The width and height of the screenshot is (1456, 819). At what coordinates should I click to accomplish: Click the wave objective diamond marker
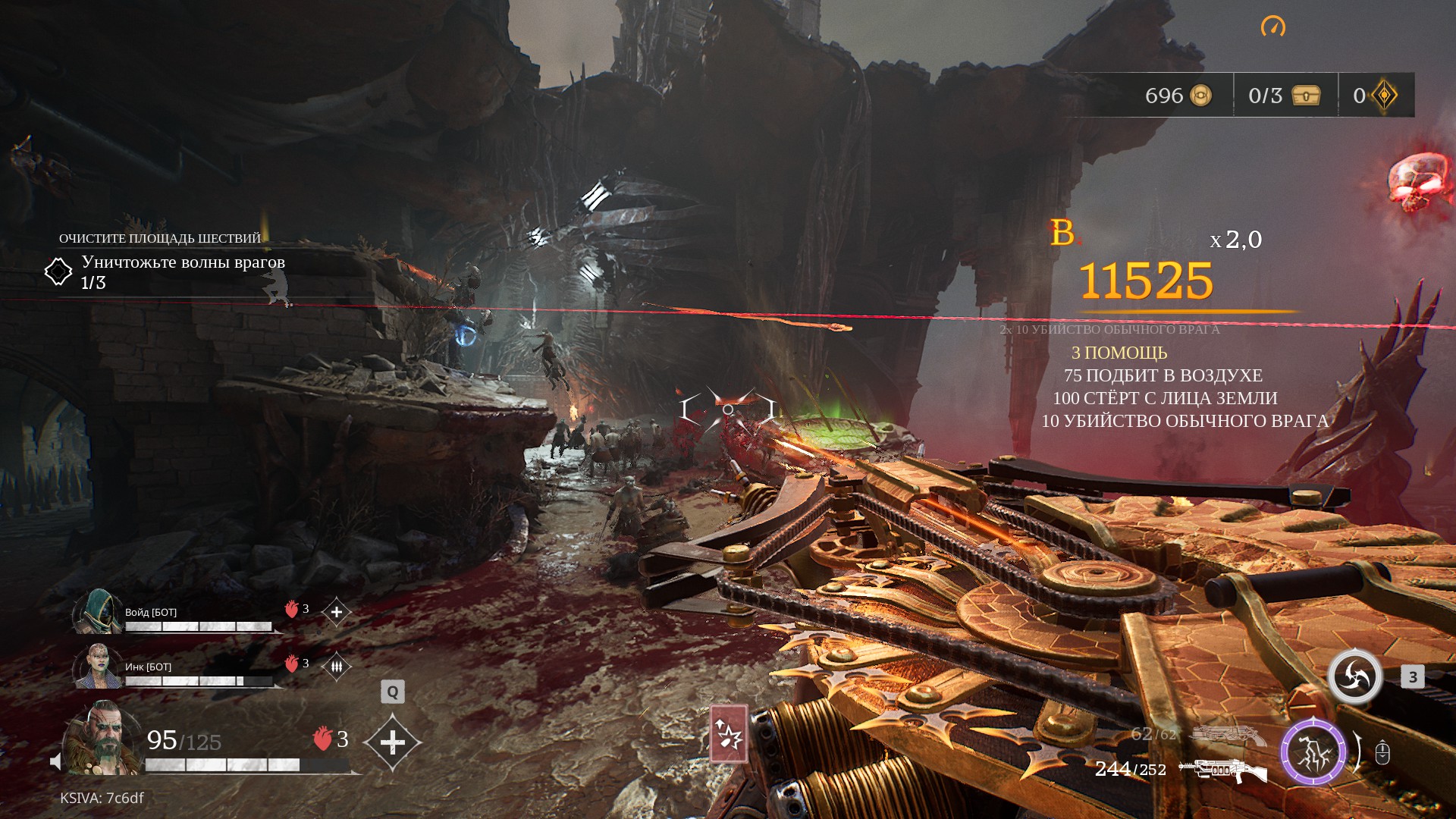pos(58,271)
